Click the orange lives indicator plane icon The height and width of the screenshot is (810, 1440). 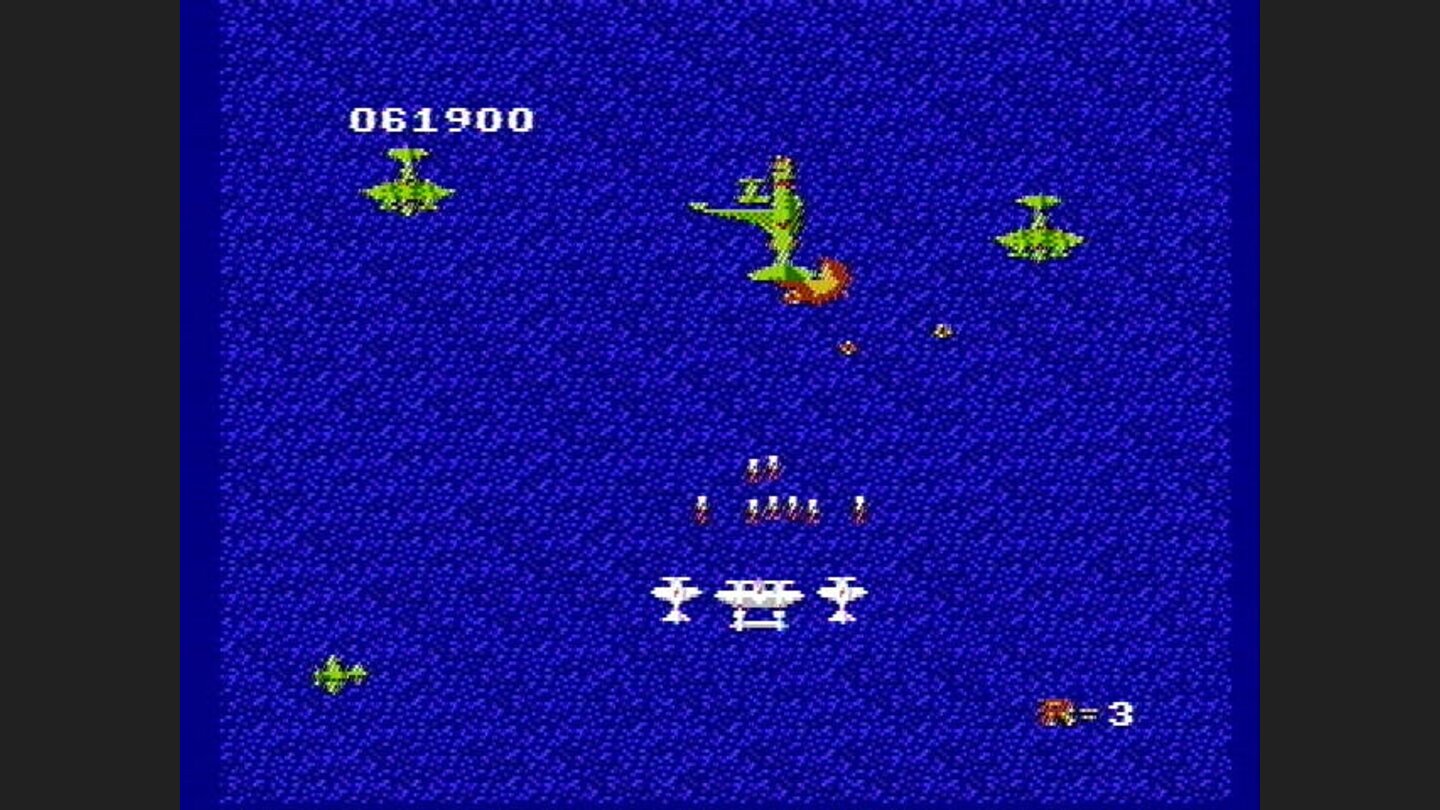tap(1053, 714)
